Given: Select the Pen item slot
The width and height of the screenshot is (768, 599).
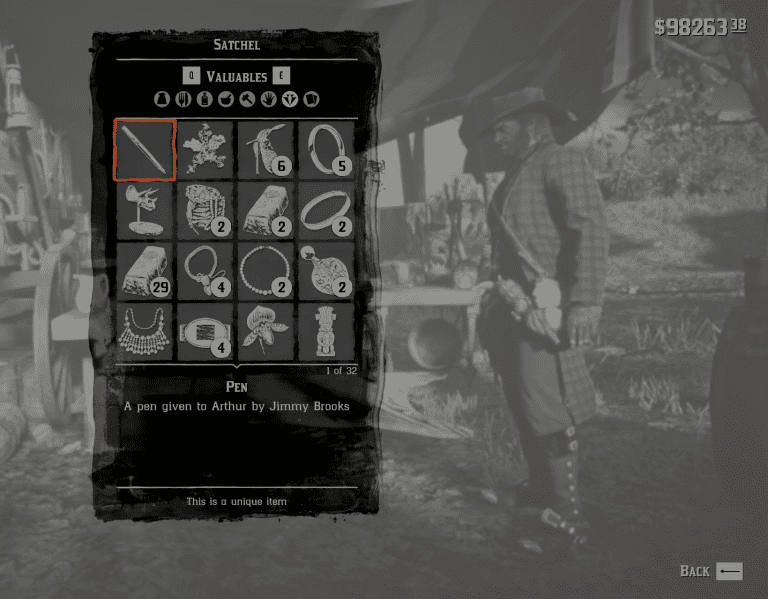Looking at the screenshot, I should [x=146, y=150].
